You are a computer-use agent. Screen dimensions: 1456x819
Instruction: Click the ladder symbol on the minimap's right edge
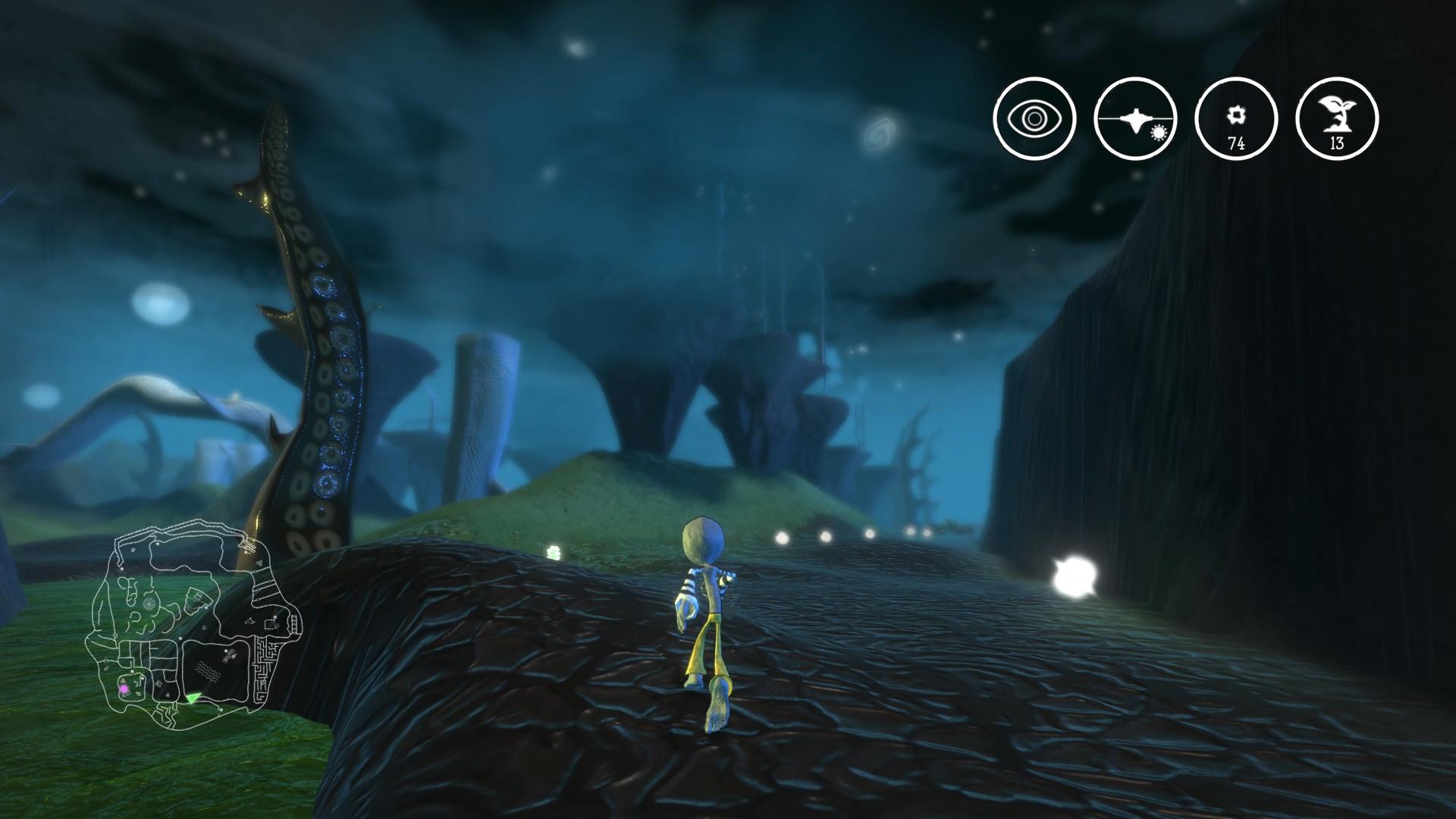[294, 623]
